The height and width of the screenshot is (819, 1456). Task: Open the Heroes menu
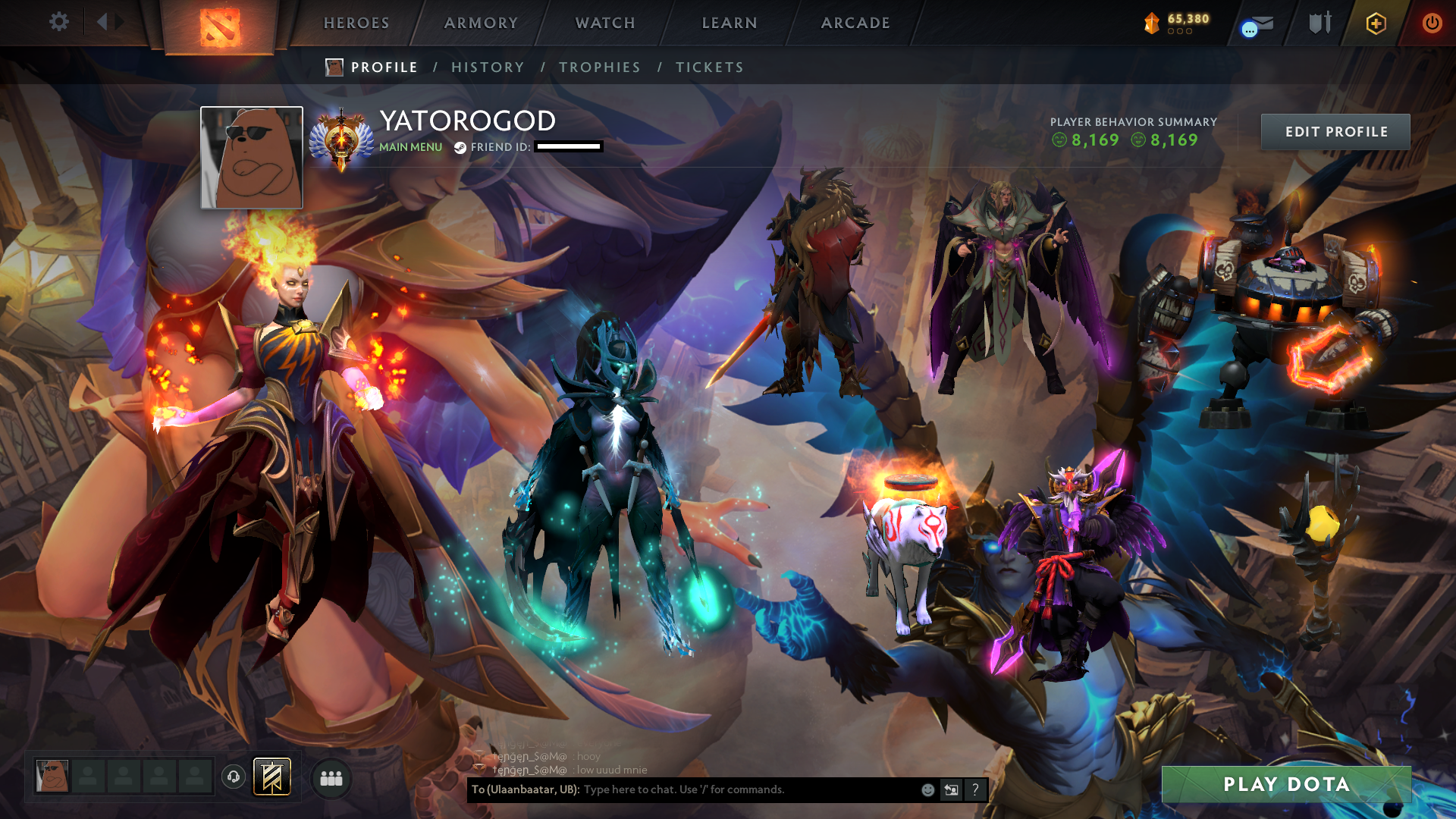tap(356, 23)
